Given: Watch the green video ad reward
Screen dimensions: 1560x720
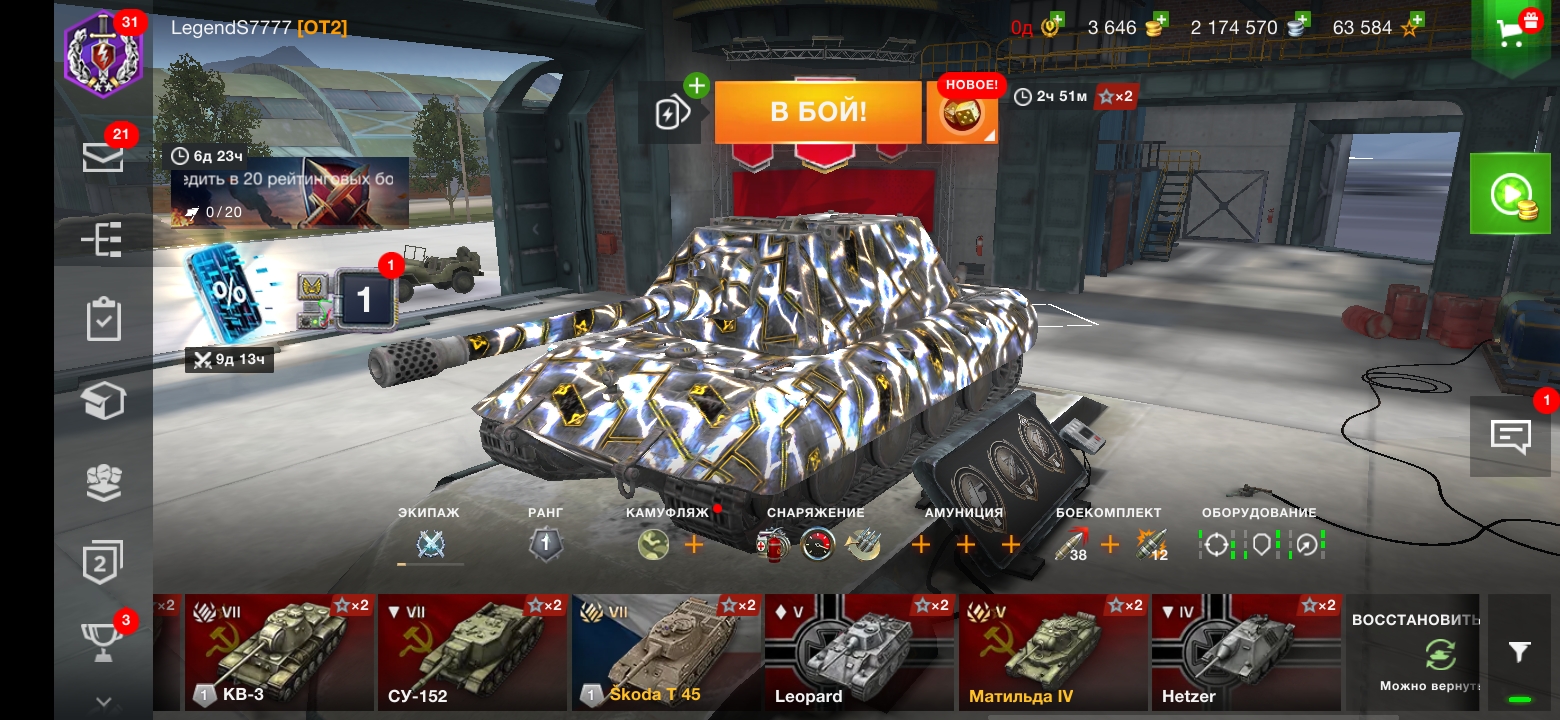Looking at the screenshot, I should click(1509, 193).
